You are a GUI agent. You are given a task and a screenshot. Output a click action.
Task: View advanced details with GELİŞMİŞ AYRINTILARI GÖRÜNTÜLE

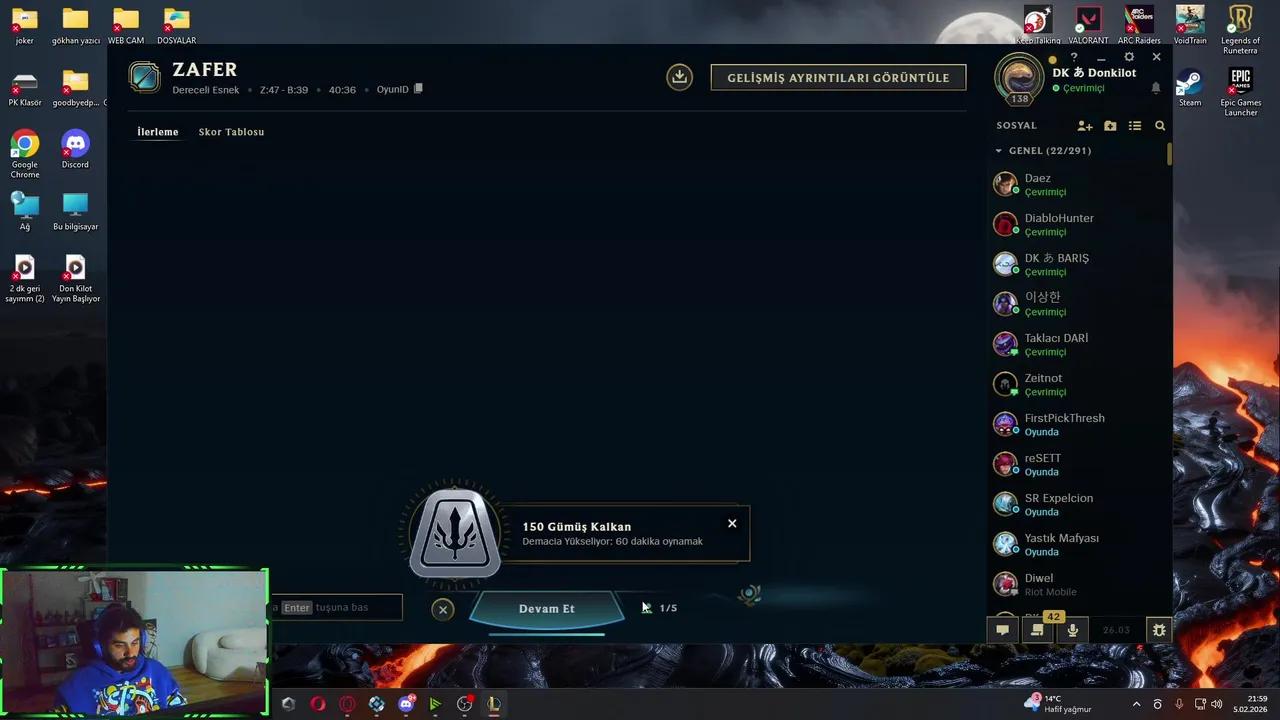[838, 77]
